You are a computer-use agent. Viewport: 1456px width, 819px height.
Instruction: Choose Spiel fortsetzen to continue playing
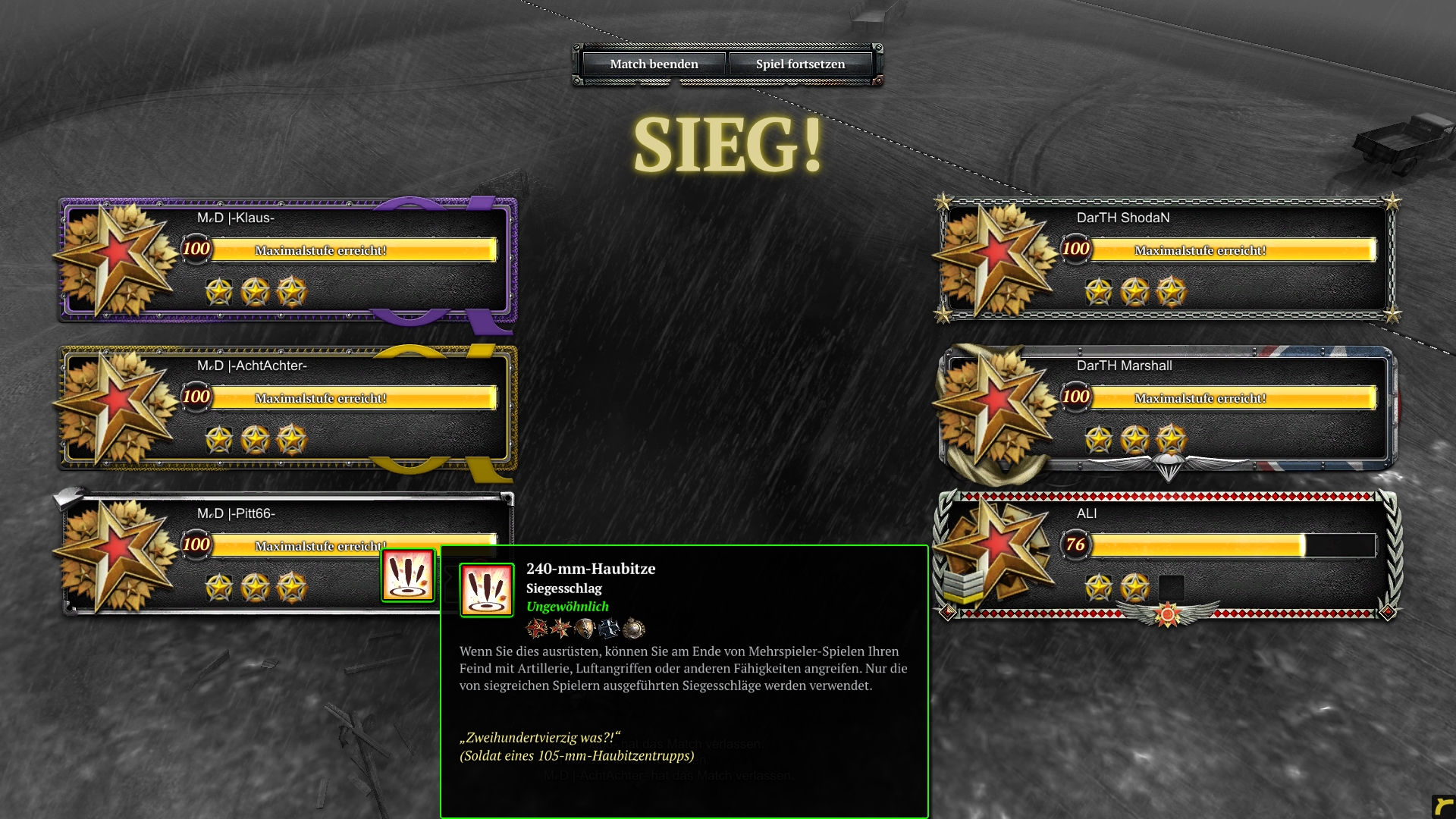[x=800, y=64]
